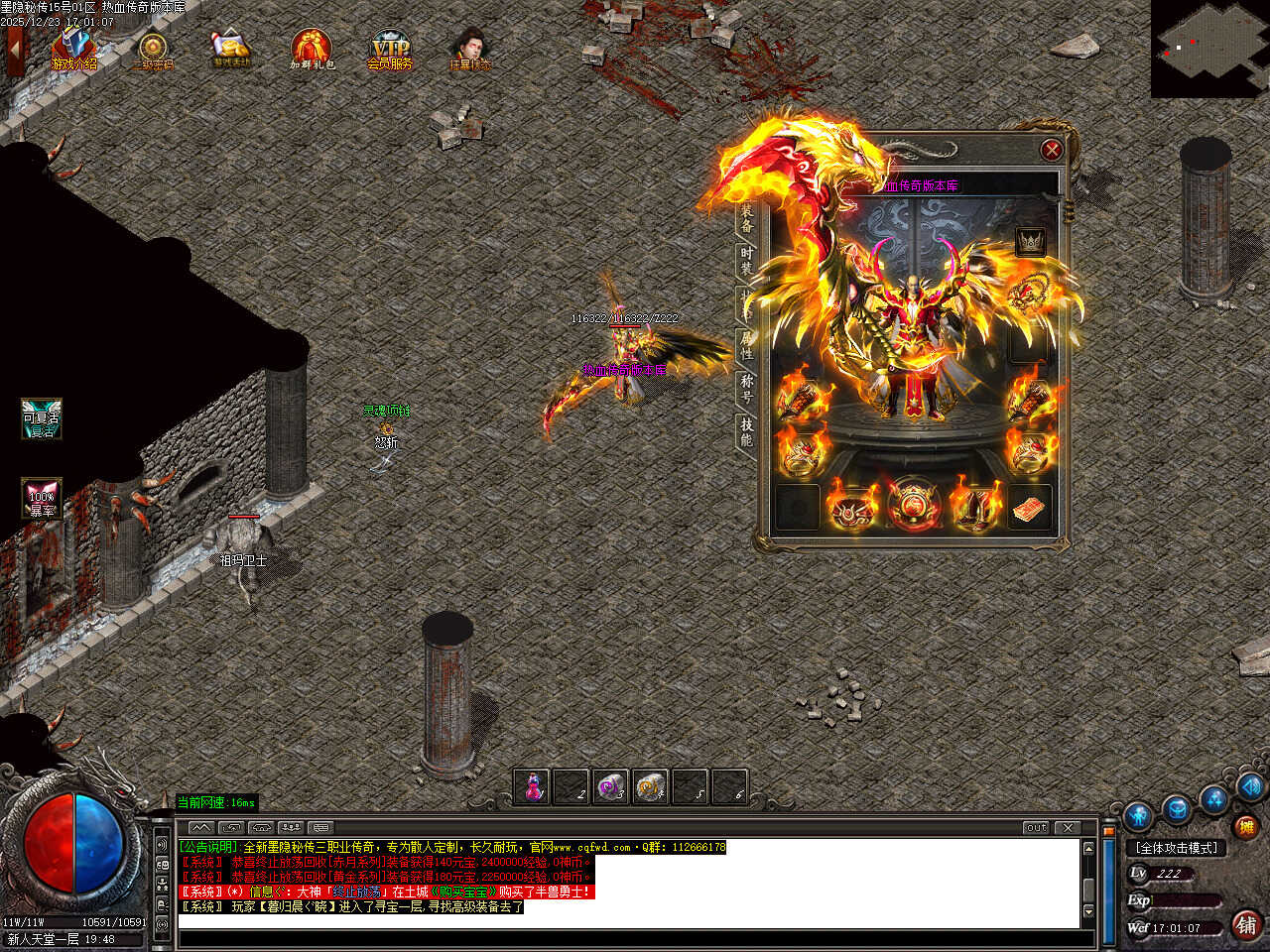The image size is (1270, 952).
Task: Select the red book item slot
Action: [x=1030, y=508]
